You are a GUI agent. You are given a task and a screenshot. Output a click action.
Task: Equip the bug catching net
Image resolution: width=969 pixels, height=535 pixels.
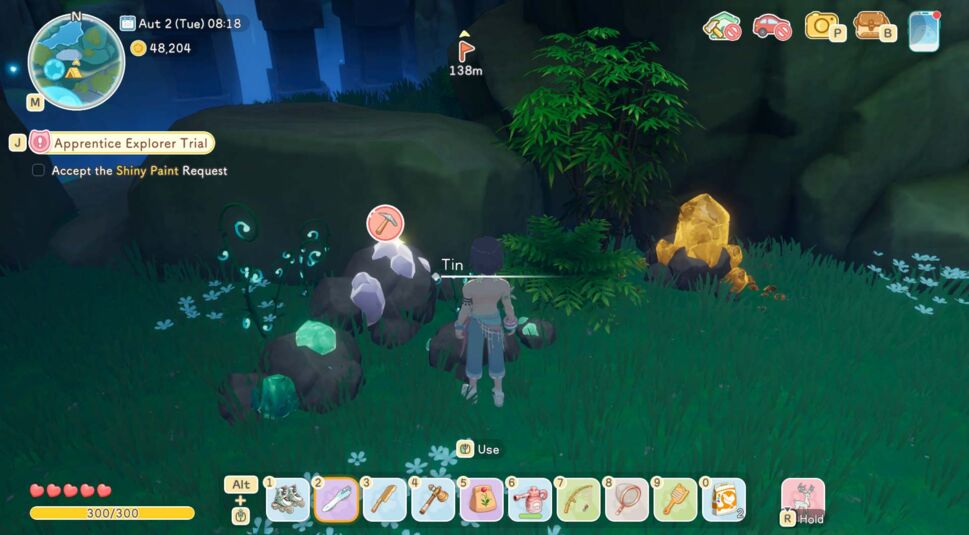627,499
